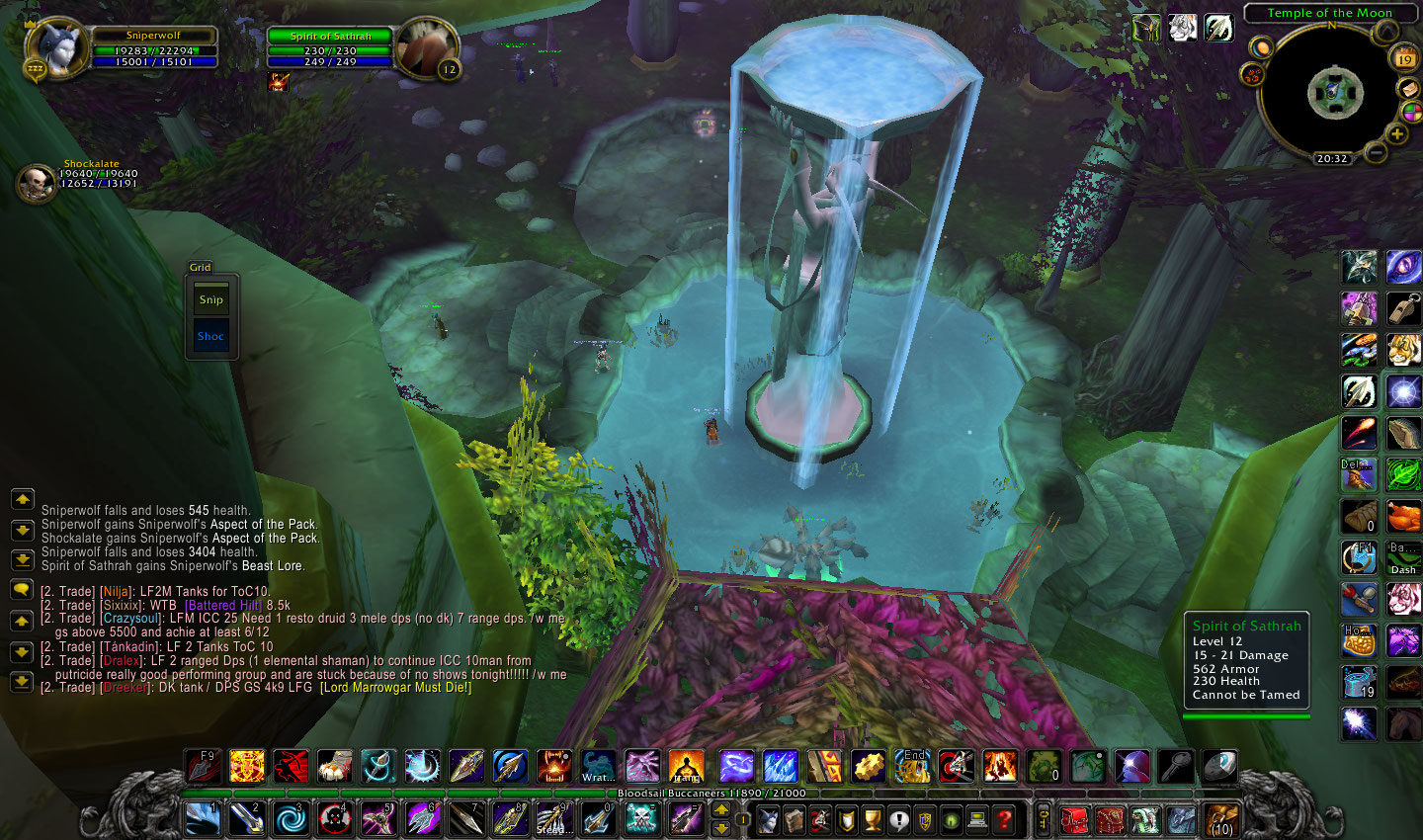Screen dimensions: 1423x840
Task: Open the Main Menu computer icon
Action: tap(976, 820)
